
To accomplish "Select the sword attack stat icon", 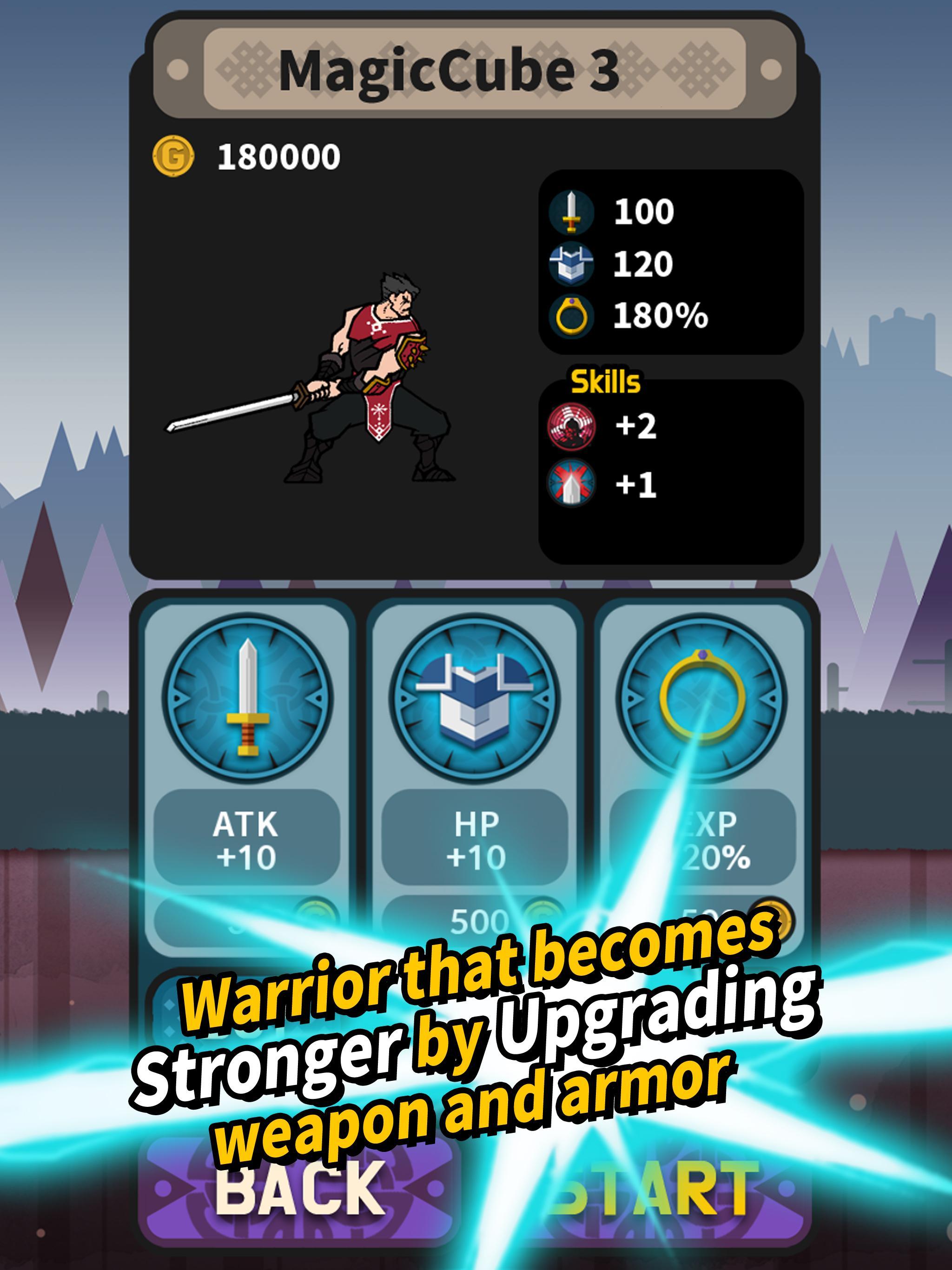I will [573, 212].
